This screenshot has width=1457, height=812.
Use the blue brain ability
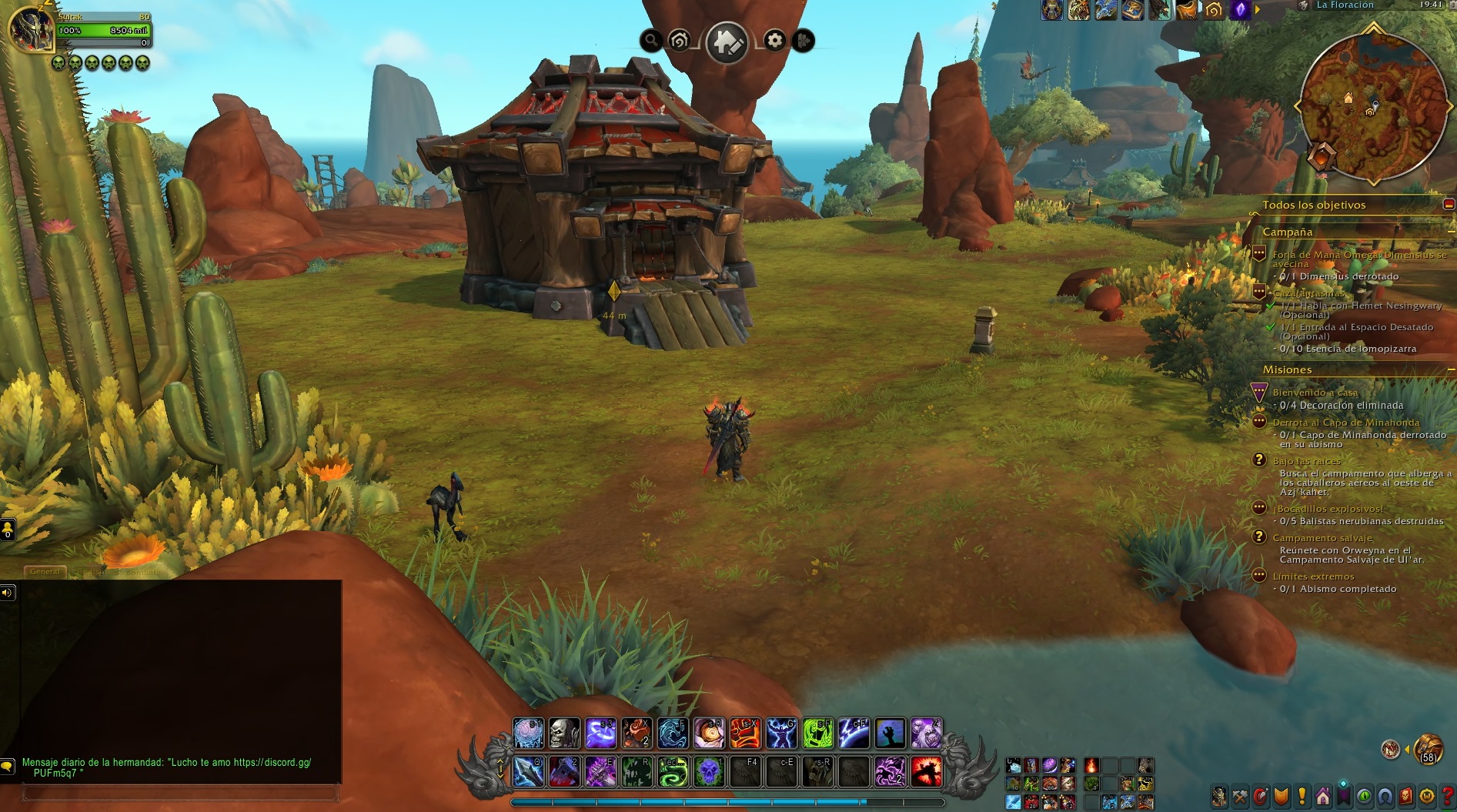(528, 733)
